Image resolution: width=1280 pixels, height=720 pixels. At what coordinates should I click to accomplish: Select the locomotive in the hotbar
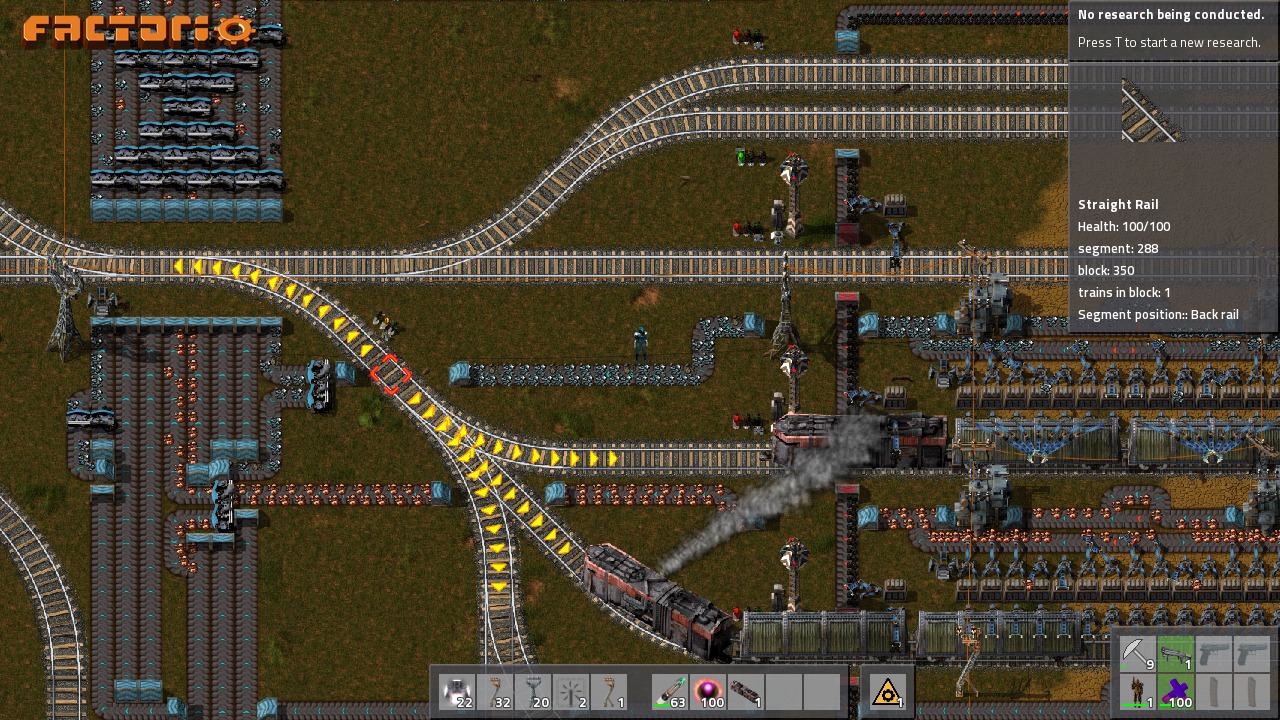pyautogui.click(x=747, y=692)
